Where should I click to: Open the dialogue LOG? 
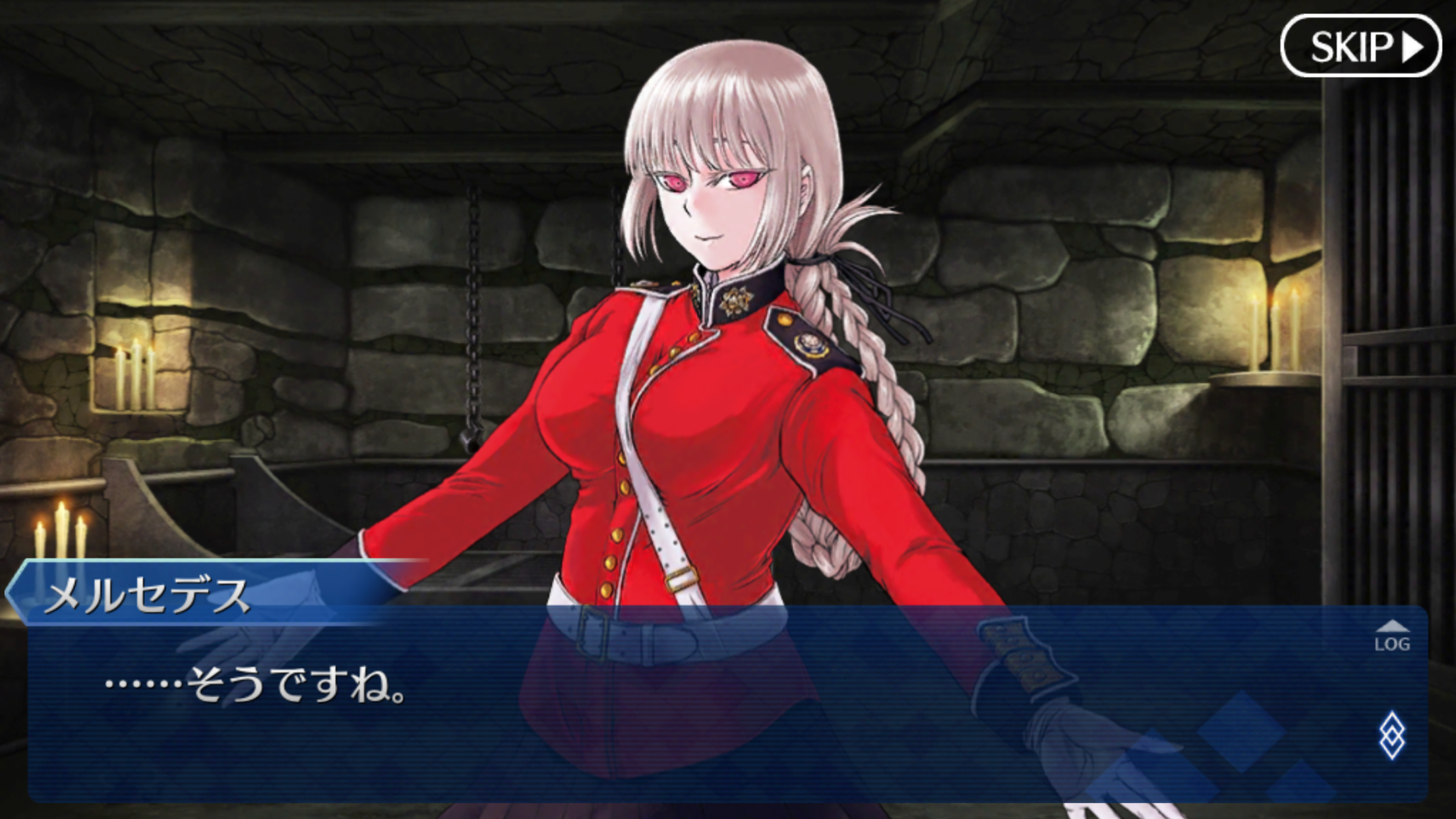click(1392, 636)
